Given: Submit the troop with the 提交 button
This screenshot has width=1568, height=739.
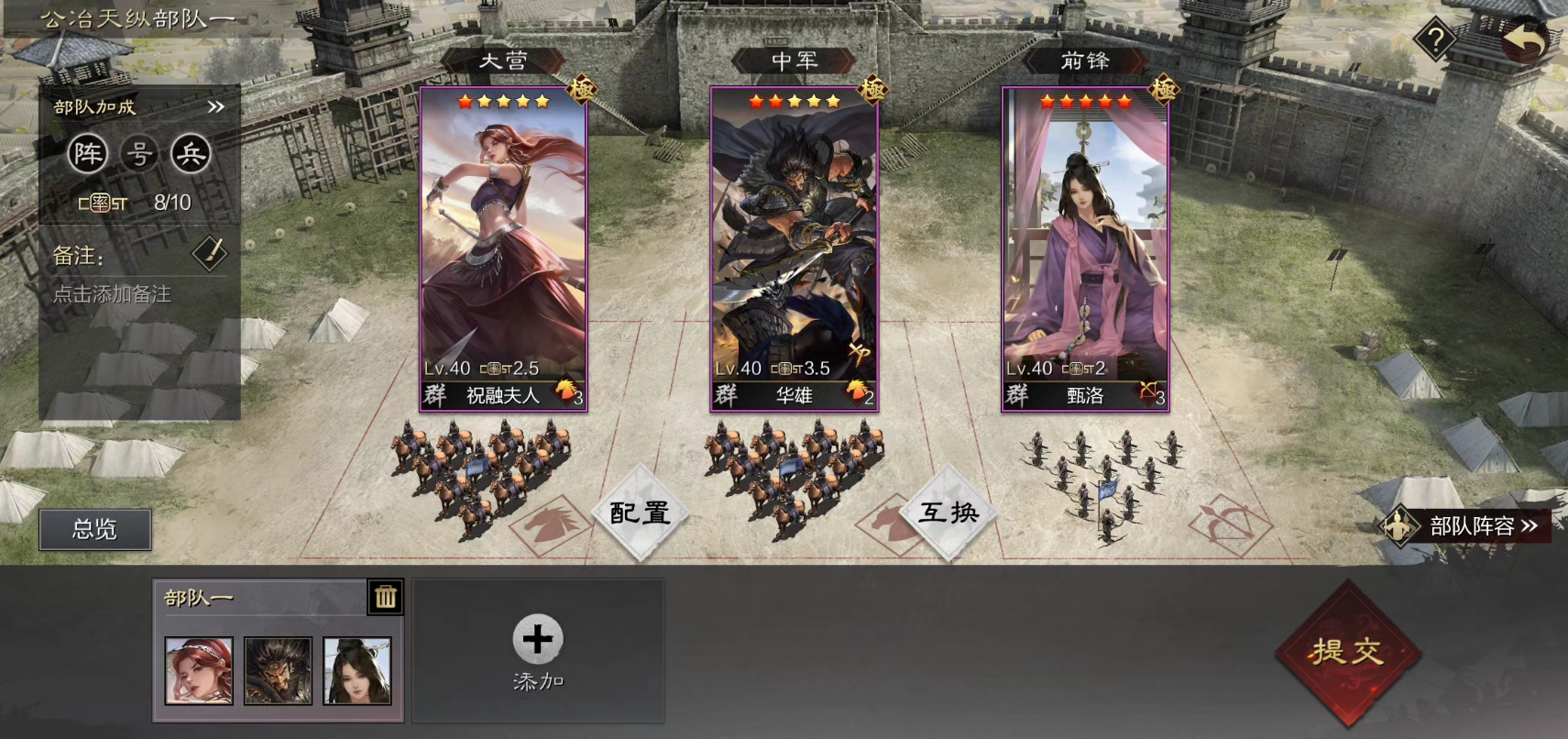Looking at the screenshot, I should [1346, 652].
